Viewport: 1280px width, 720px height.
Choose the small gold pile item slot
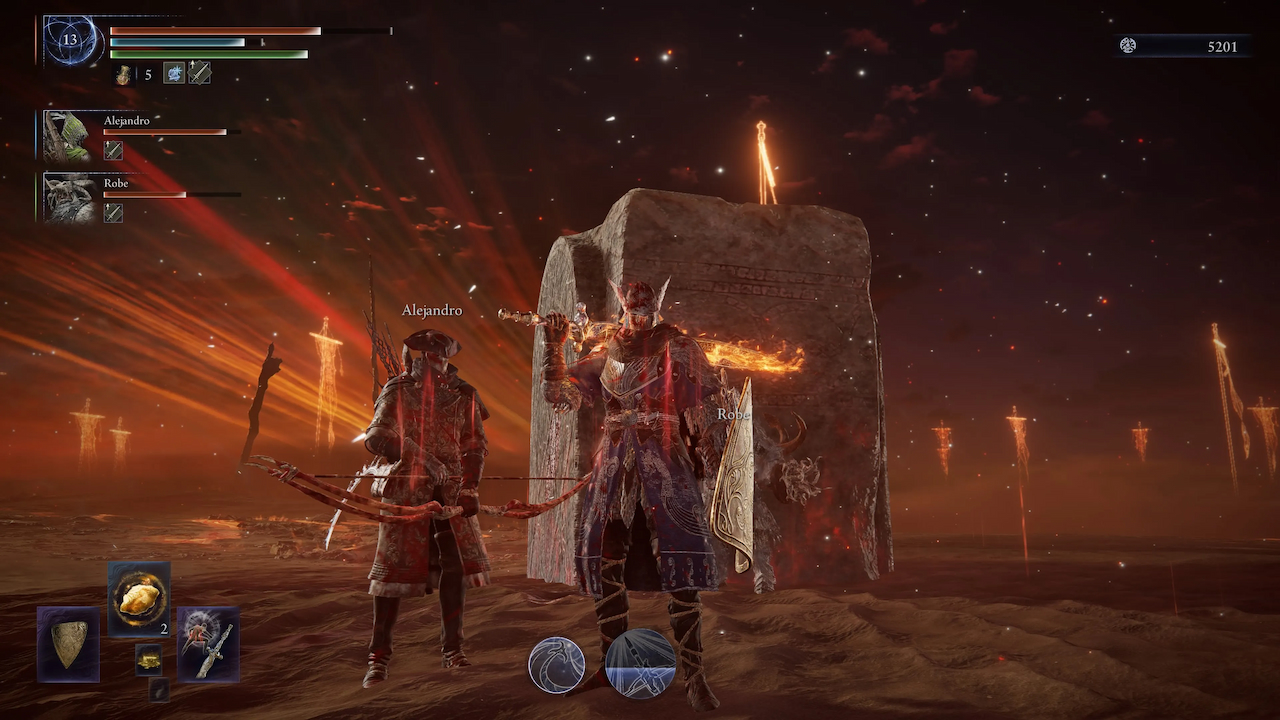click(x=149, y=659)
